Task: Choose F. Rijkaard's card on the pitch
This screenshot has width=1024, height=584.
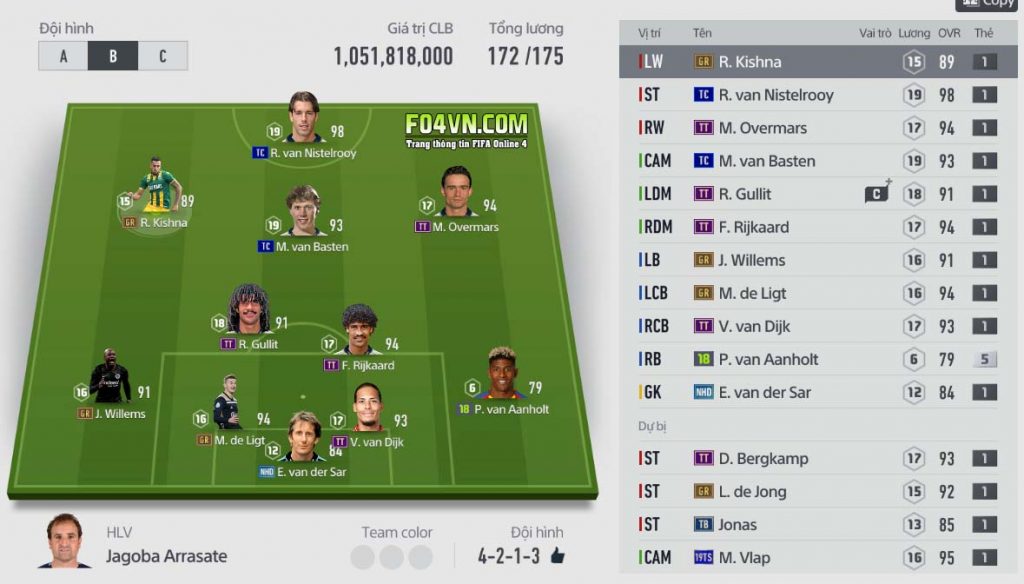Action: coord(359,332)
